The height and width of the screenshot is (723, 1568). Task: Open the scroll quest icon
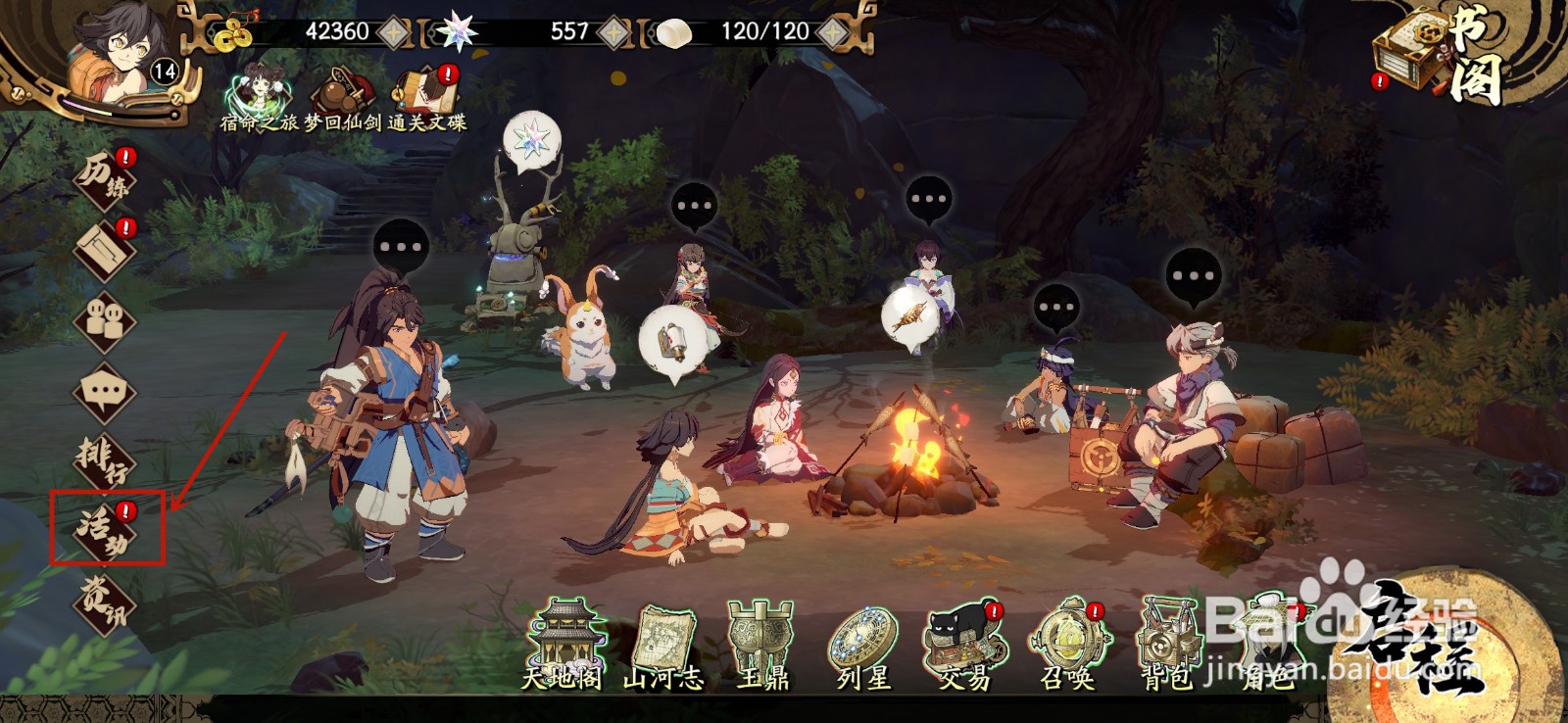[106, 250]
